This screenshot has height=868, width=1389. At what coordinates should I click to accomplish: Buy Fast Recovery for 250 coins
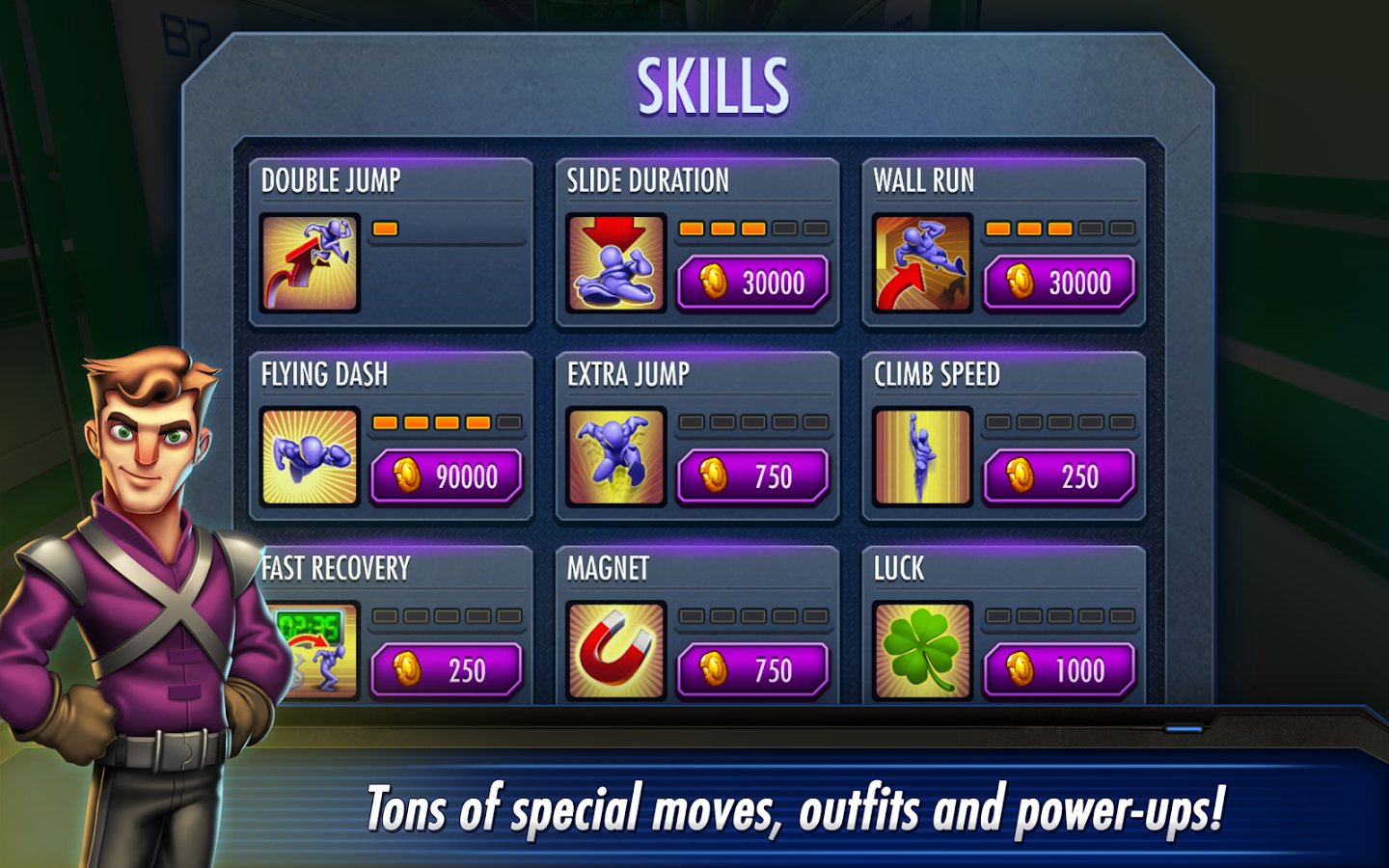(x=447, y=670)
